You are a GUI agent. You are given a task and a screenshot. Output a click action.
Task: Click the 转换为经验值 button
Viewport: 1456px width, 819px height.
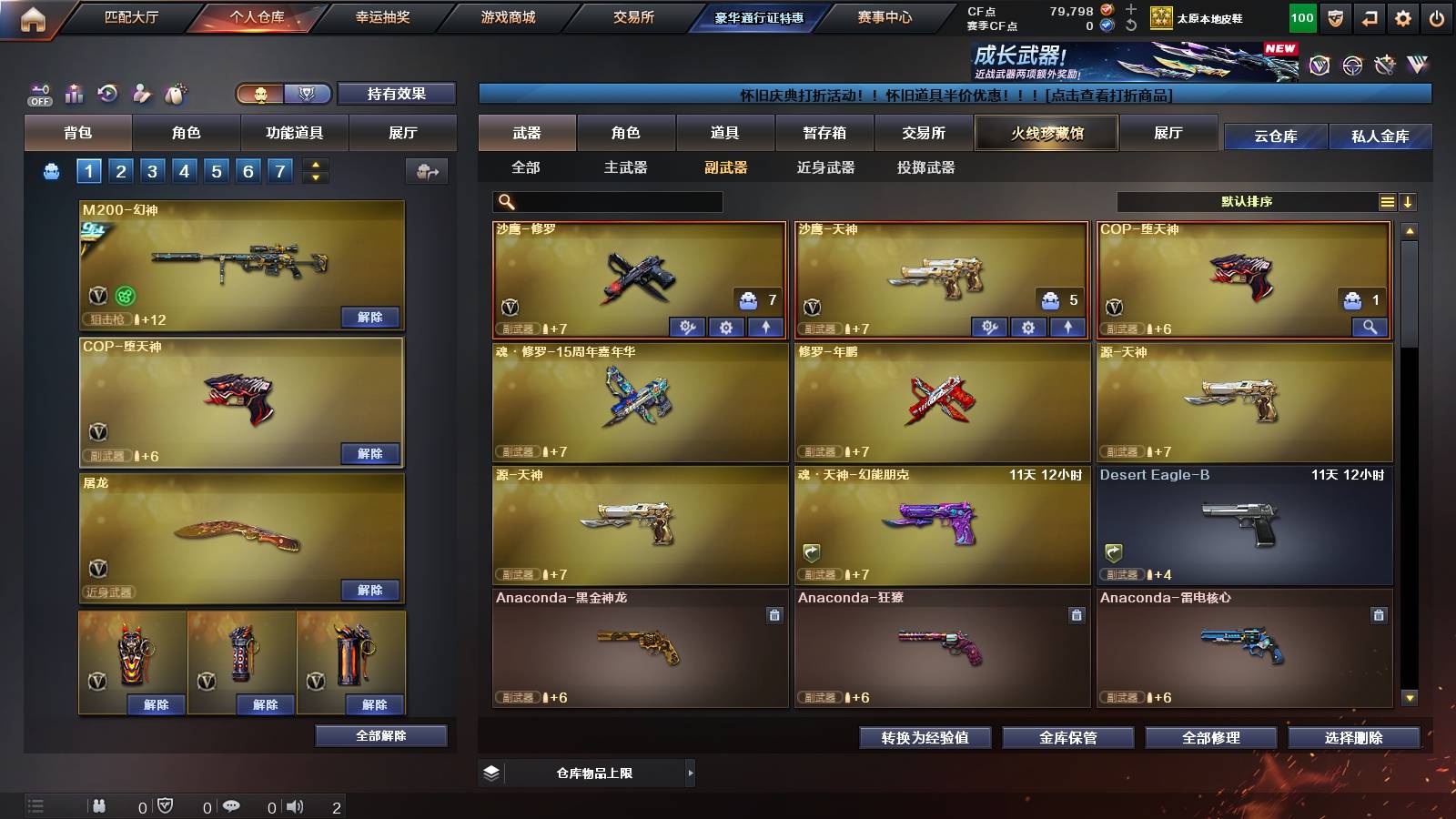[926, 738]
